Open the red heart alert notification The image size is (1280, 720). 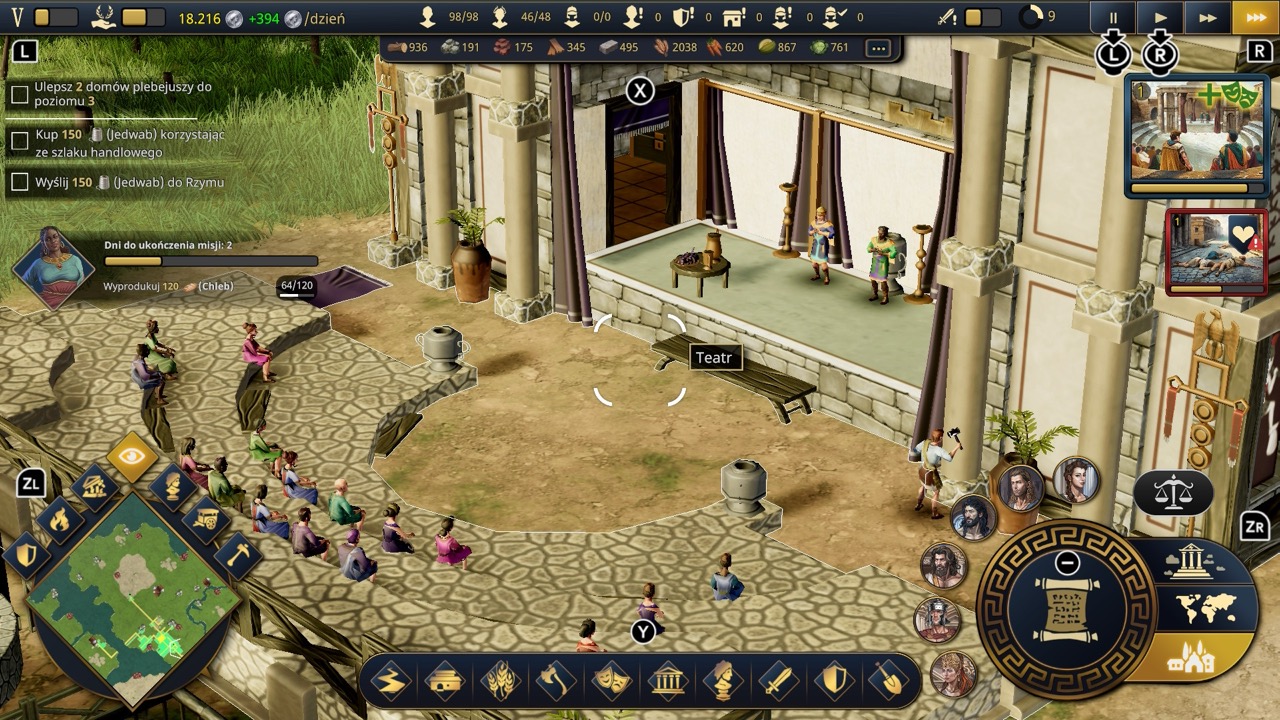coord(1216,251)
